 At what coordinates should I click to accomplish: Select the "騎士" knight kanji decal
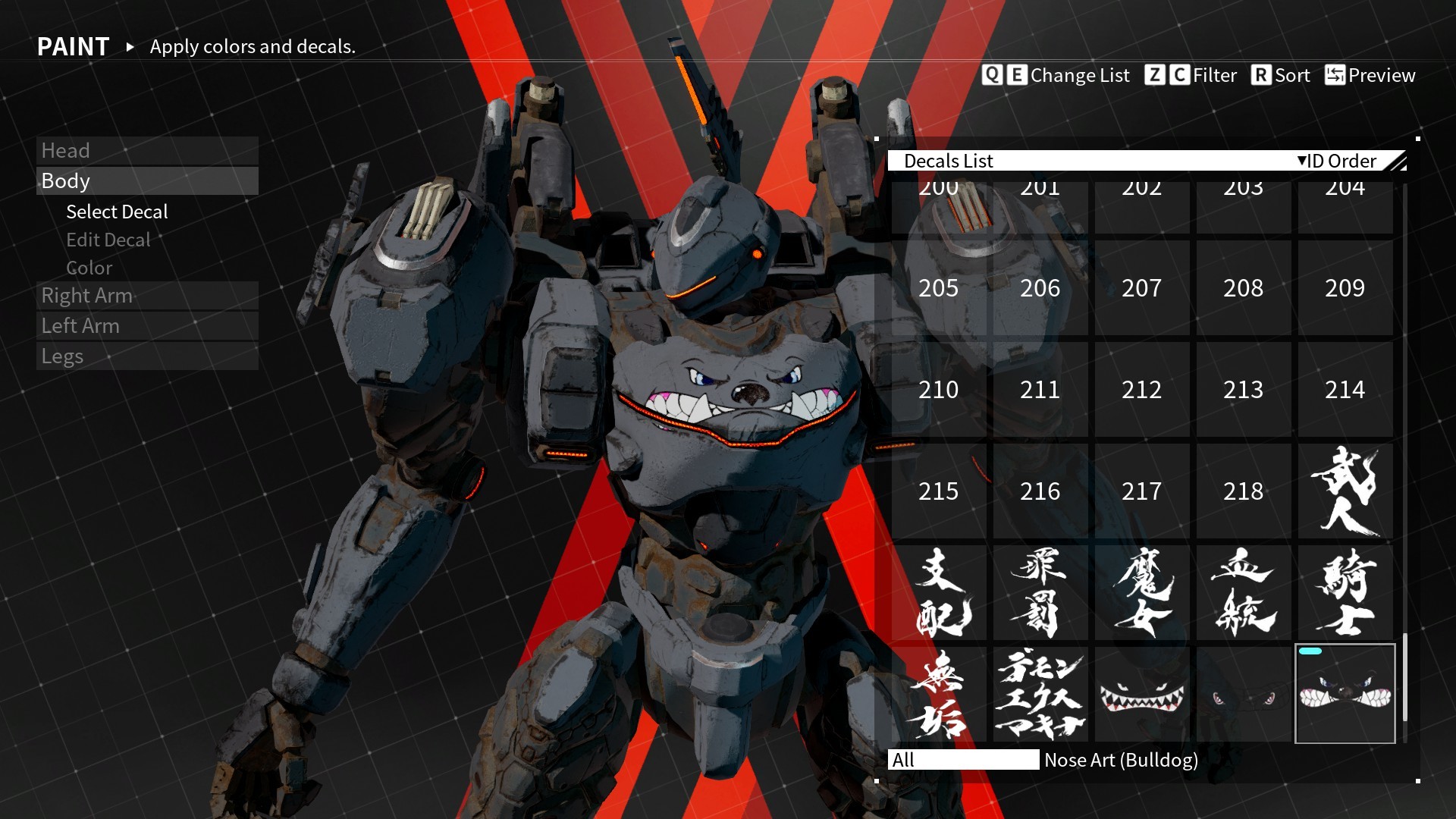1344,592
